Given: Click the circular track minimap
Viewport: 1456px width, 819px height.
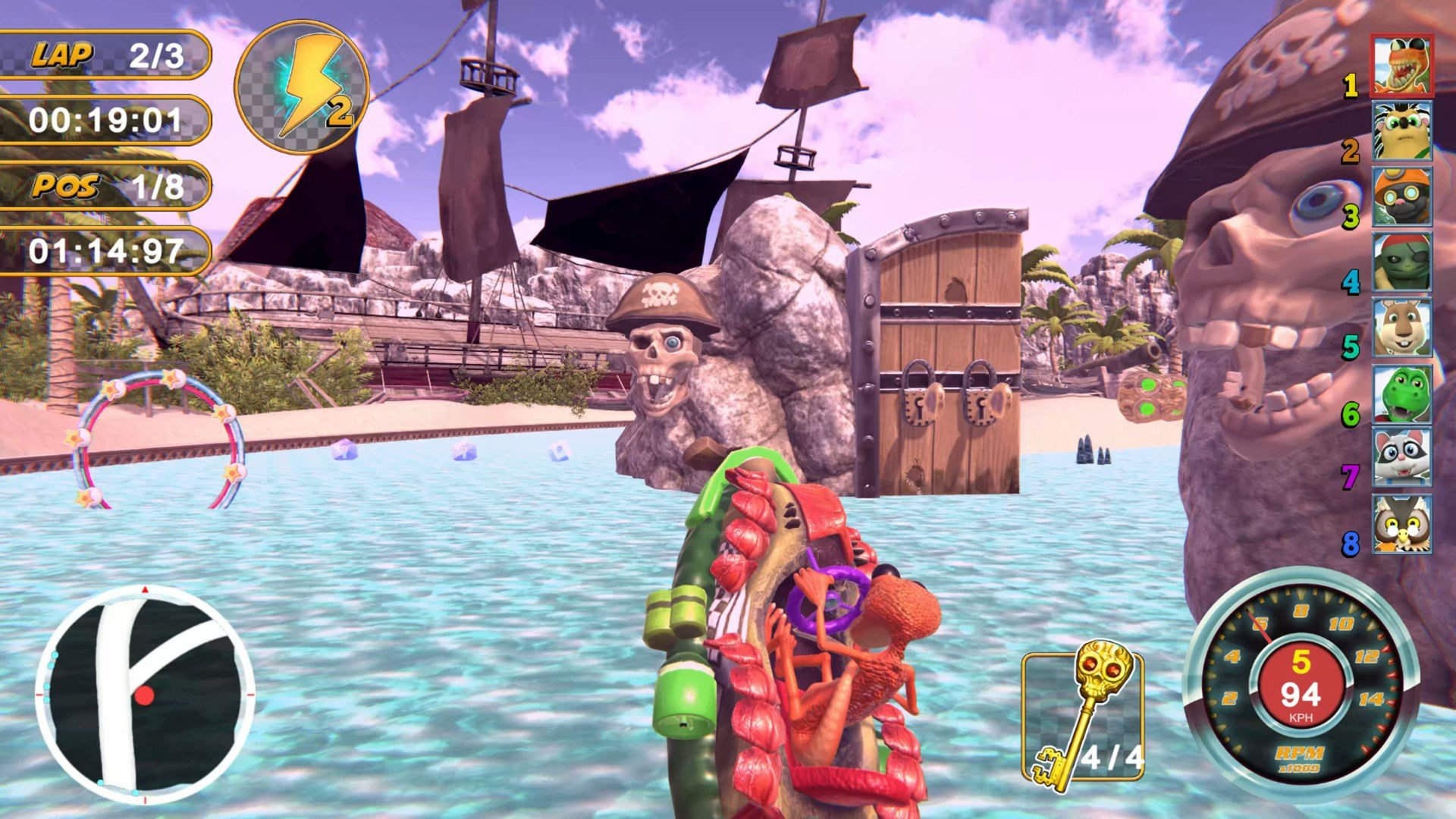Looking at the screenshot, I should [145, 694].
